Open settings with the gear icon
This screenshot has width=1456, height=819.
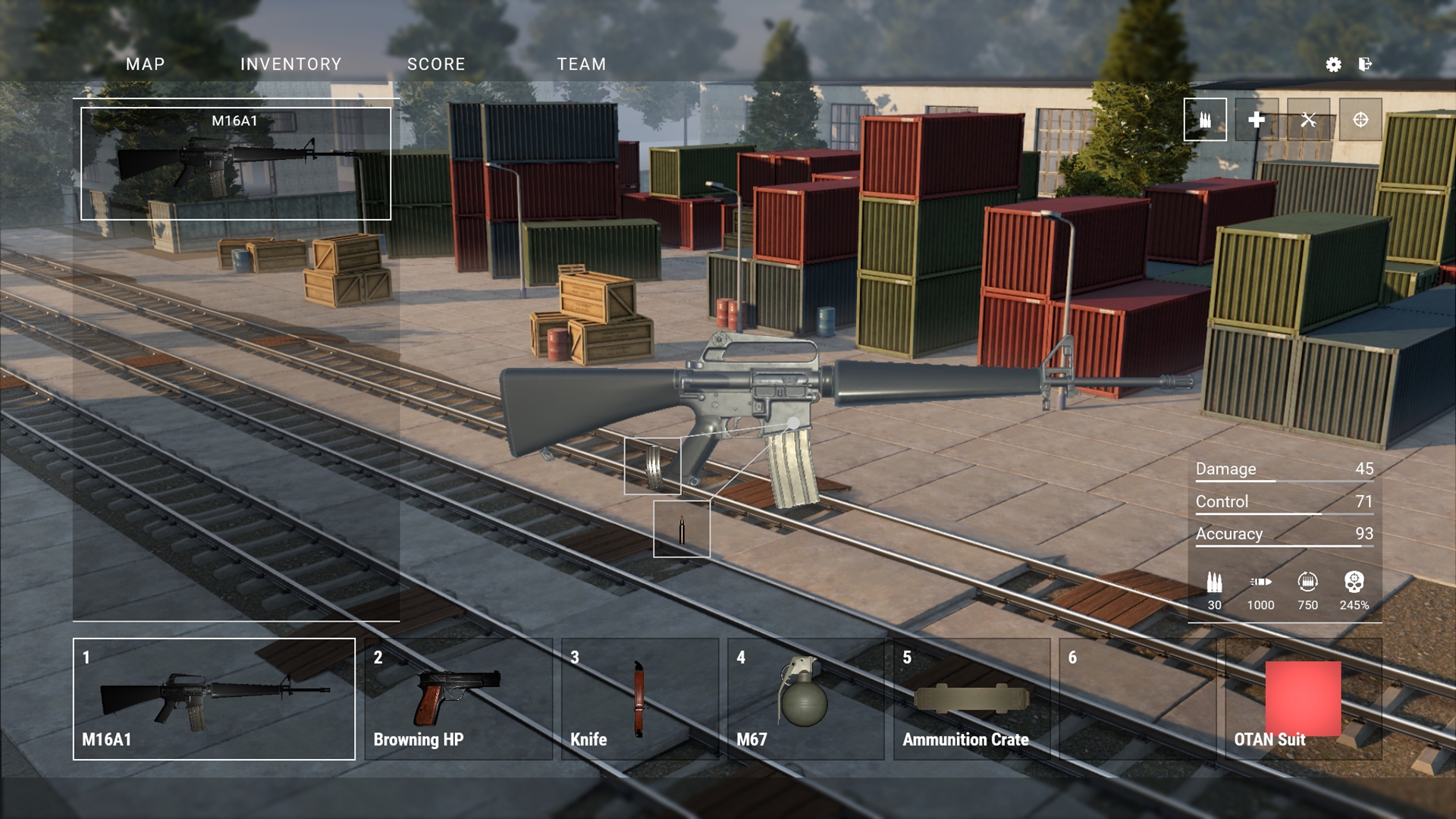pyautogui.click(x=1333, y=64)
